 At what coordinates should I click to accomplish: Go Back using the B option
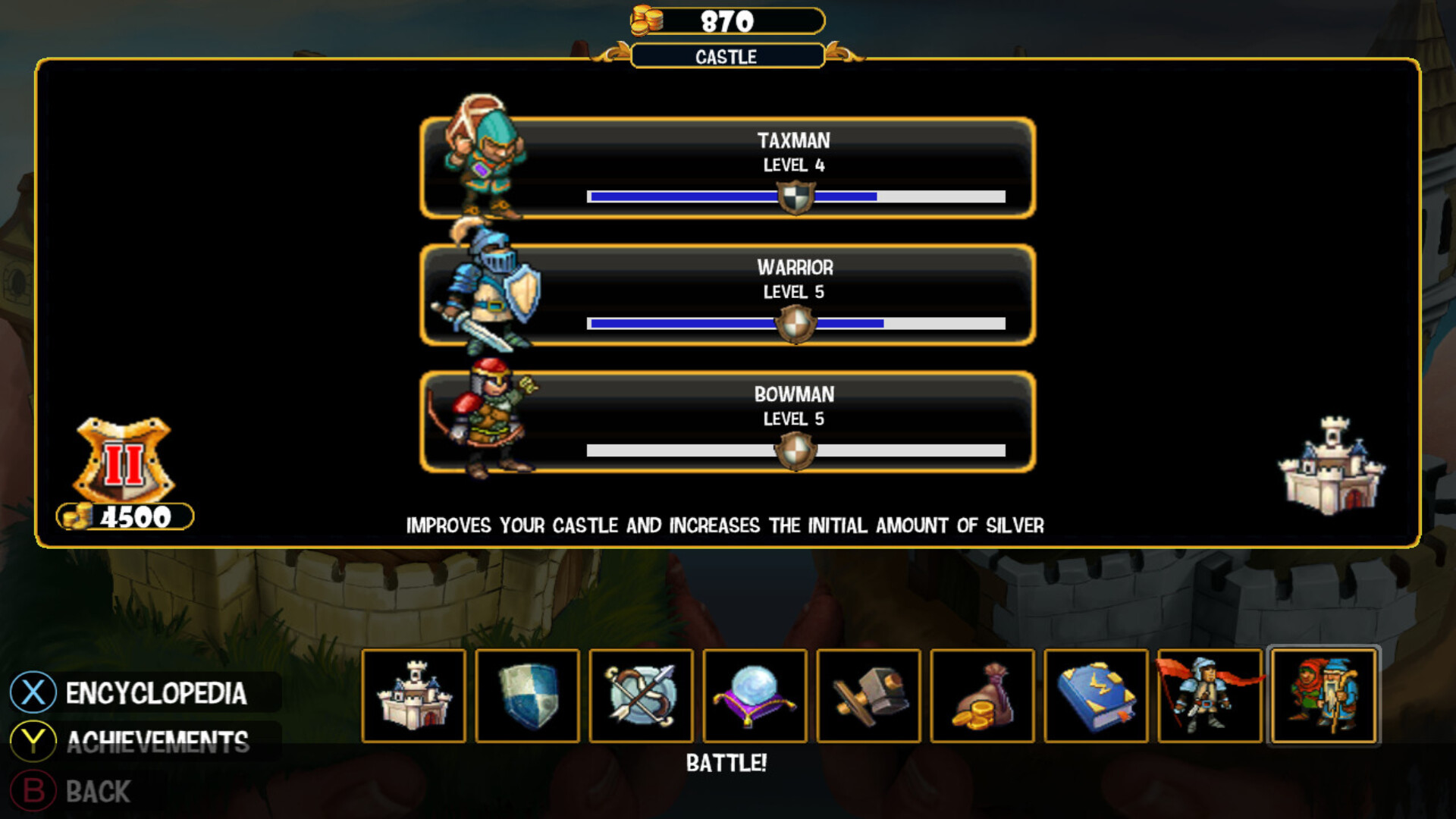click(97, 792)
